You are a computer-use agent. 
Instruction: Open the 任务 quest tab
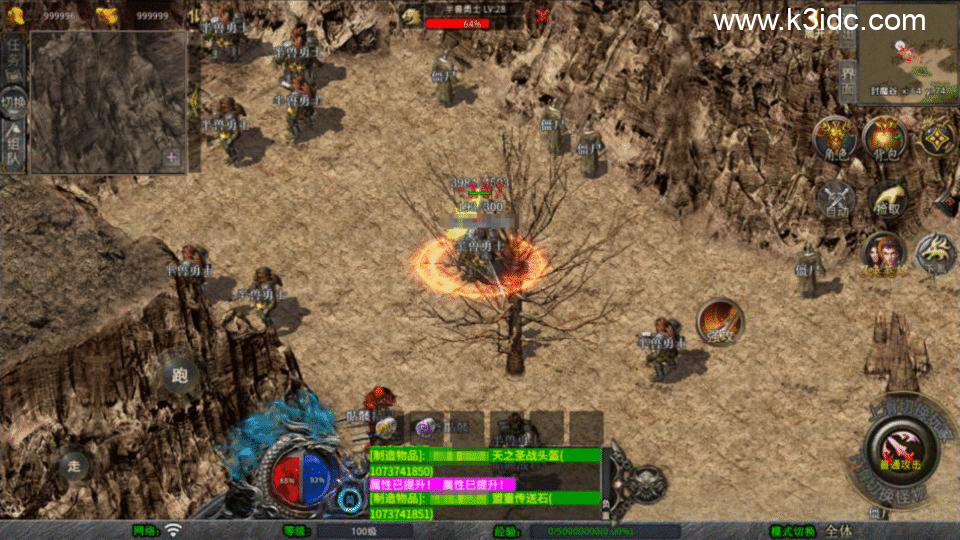[x=14, y=55]
